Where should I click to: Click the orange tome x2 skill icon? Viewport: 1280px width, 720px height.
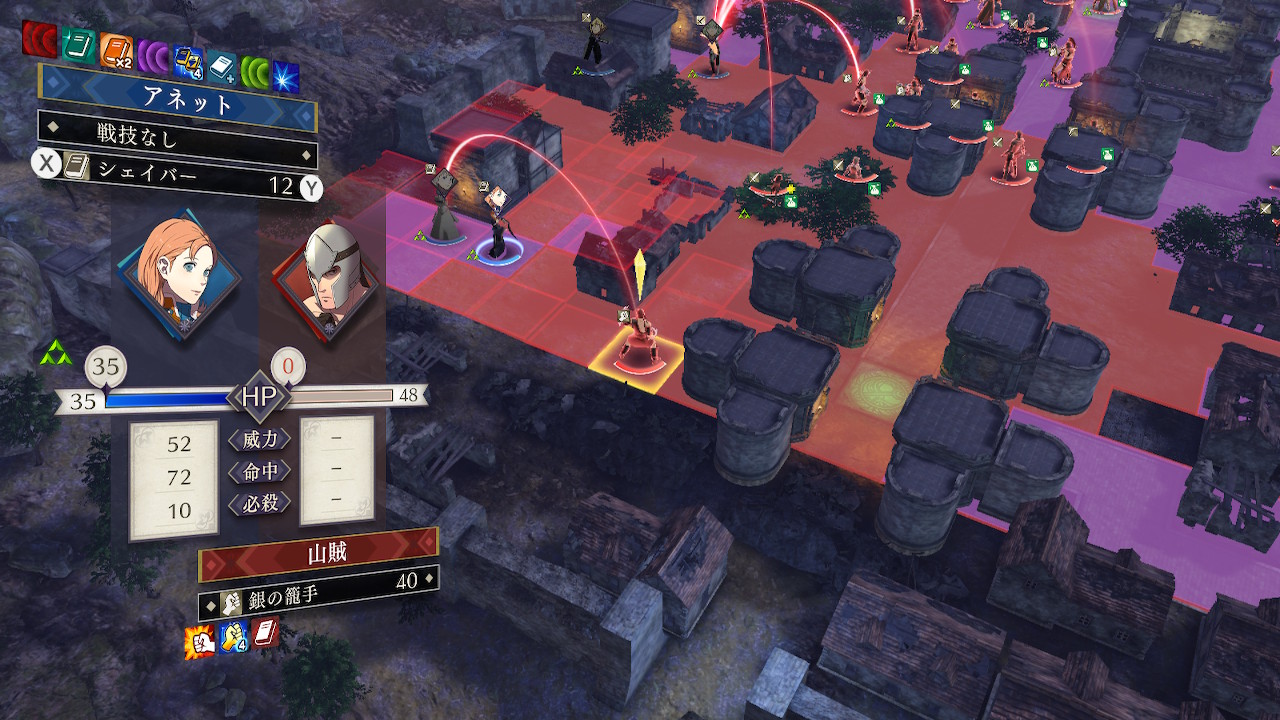click(x=116, y=49)
